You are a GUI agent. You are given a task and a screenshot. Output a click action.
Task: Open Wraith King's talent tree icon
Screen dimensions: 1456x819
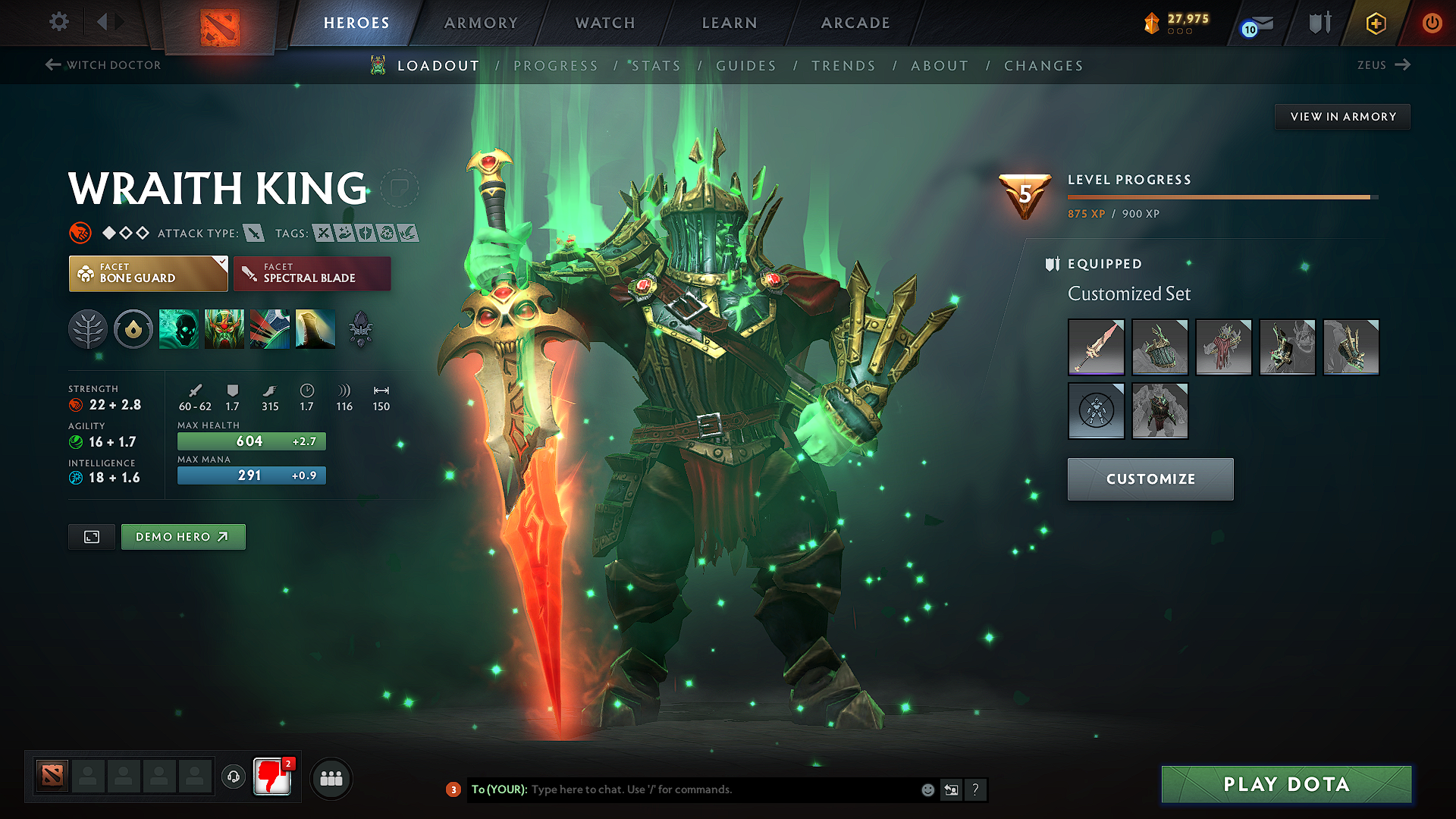[x=88, y=329]
